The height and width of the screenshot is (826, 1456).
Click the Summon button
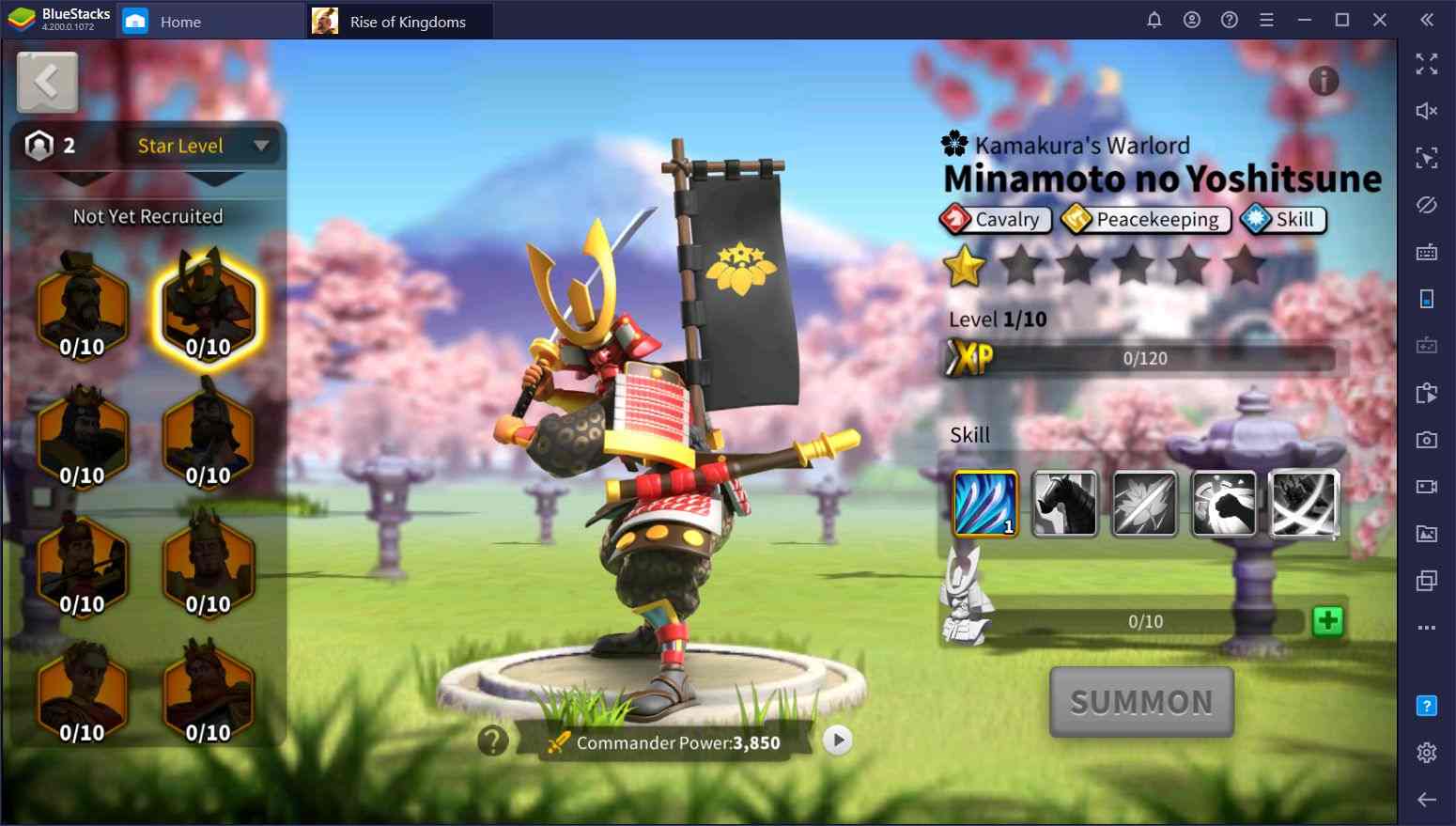(x=1140, y=702)
